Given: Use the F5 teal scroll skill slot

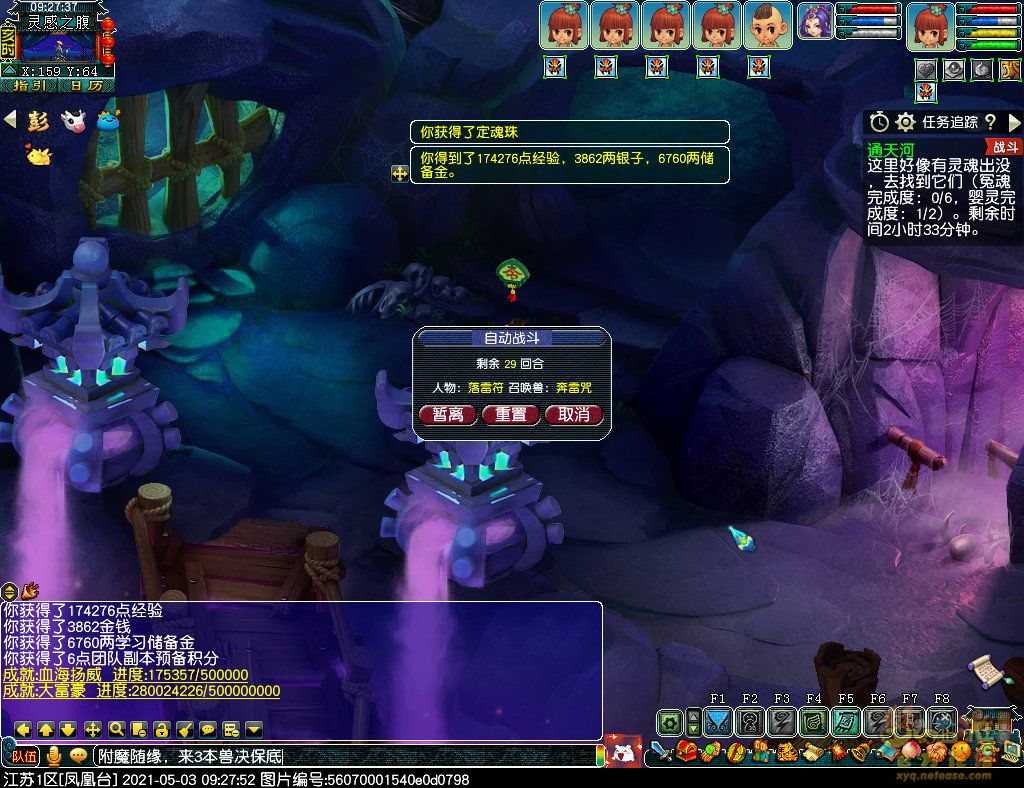Looking at the screenshot, I should 846,720.
